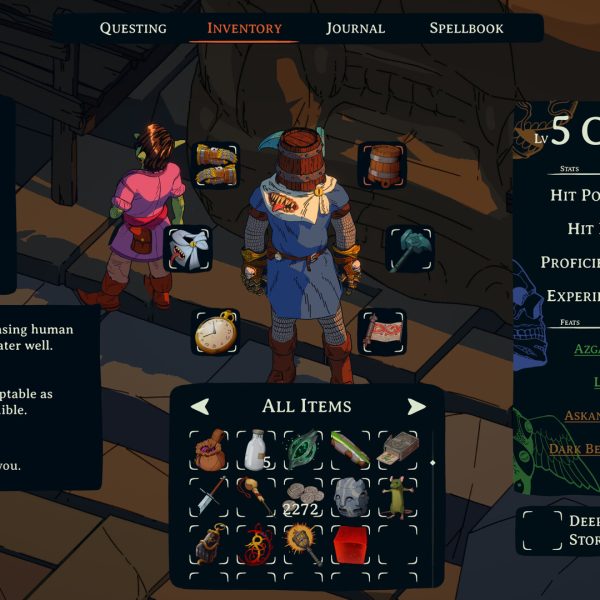Select the silver coins stack of 2272
This screenshot has width=600, height=600.
(303, 498)
